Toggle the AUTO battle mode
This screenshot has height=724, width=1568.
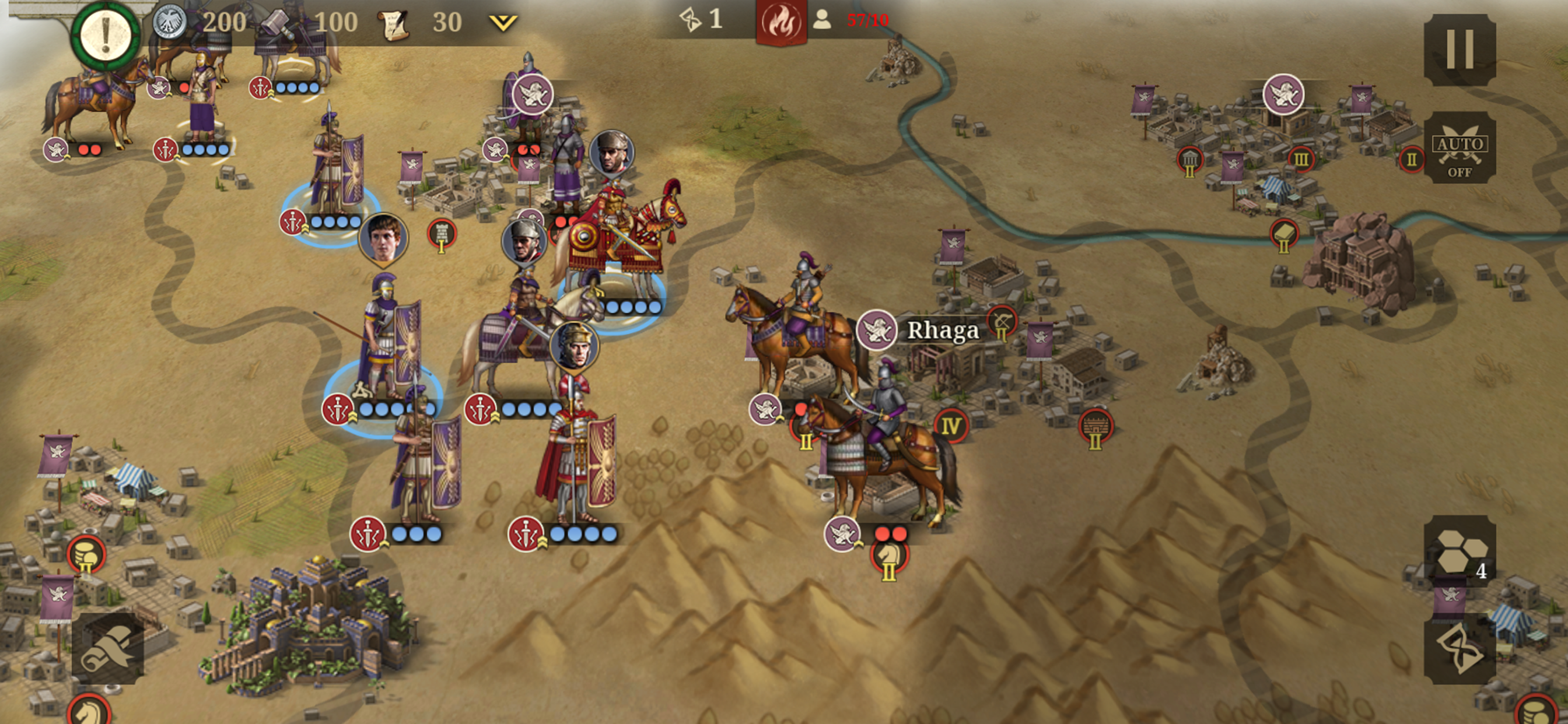pyautogui.click(x=1459, y=148)
